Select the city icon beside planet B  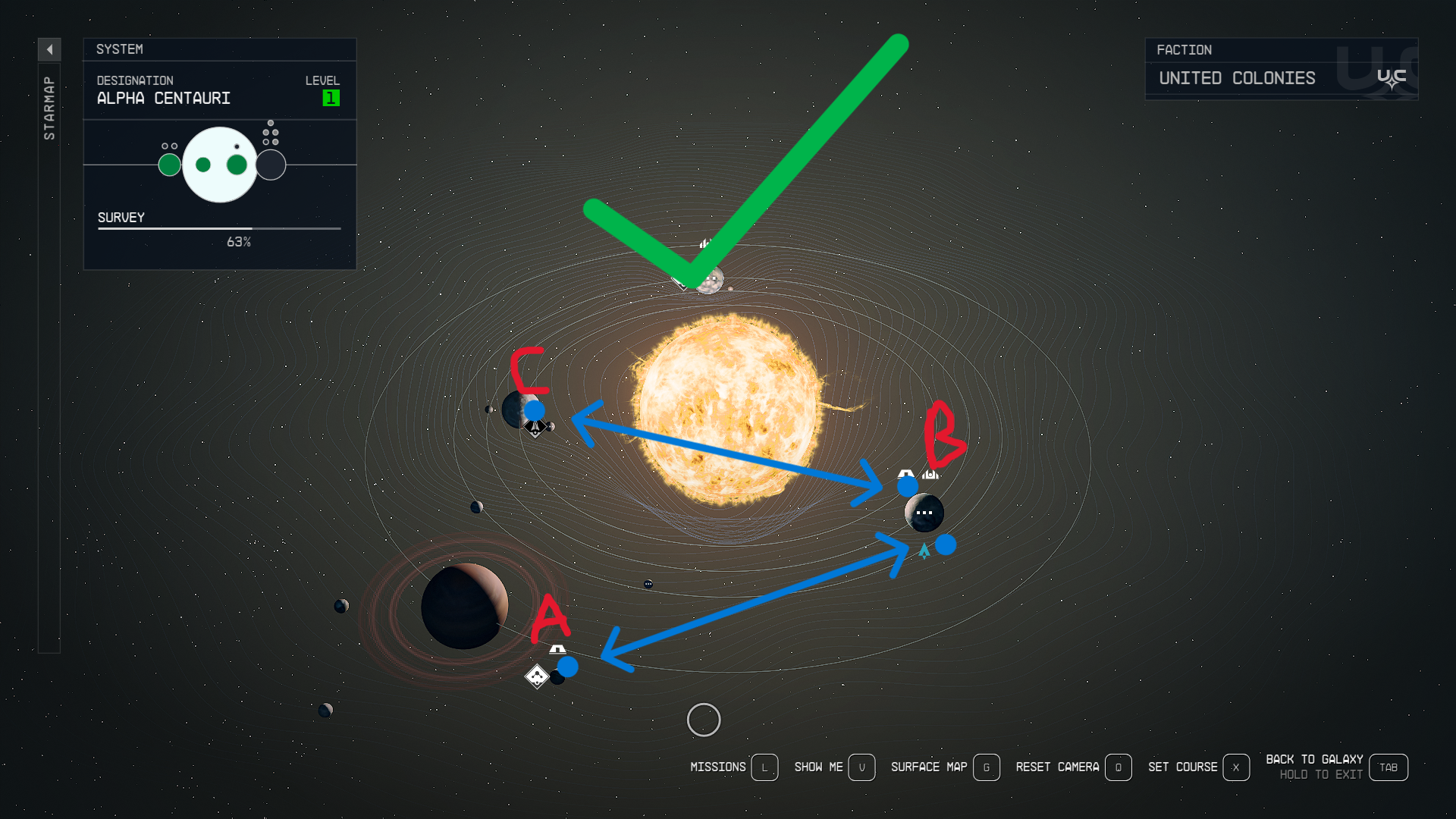930,472
